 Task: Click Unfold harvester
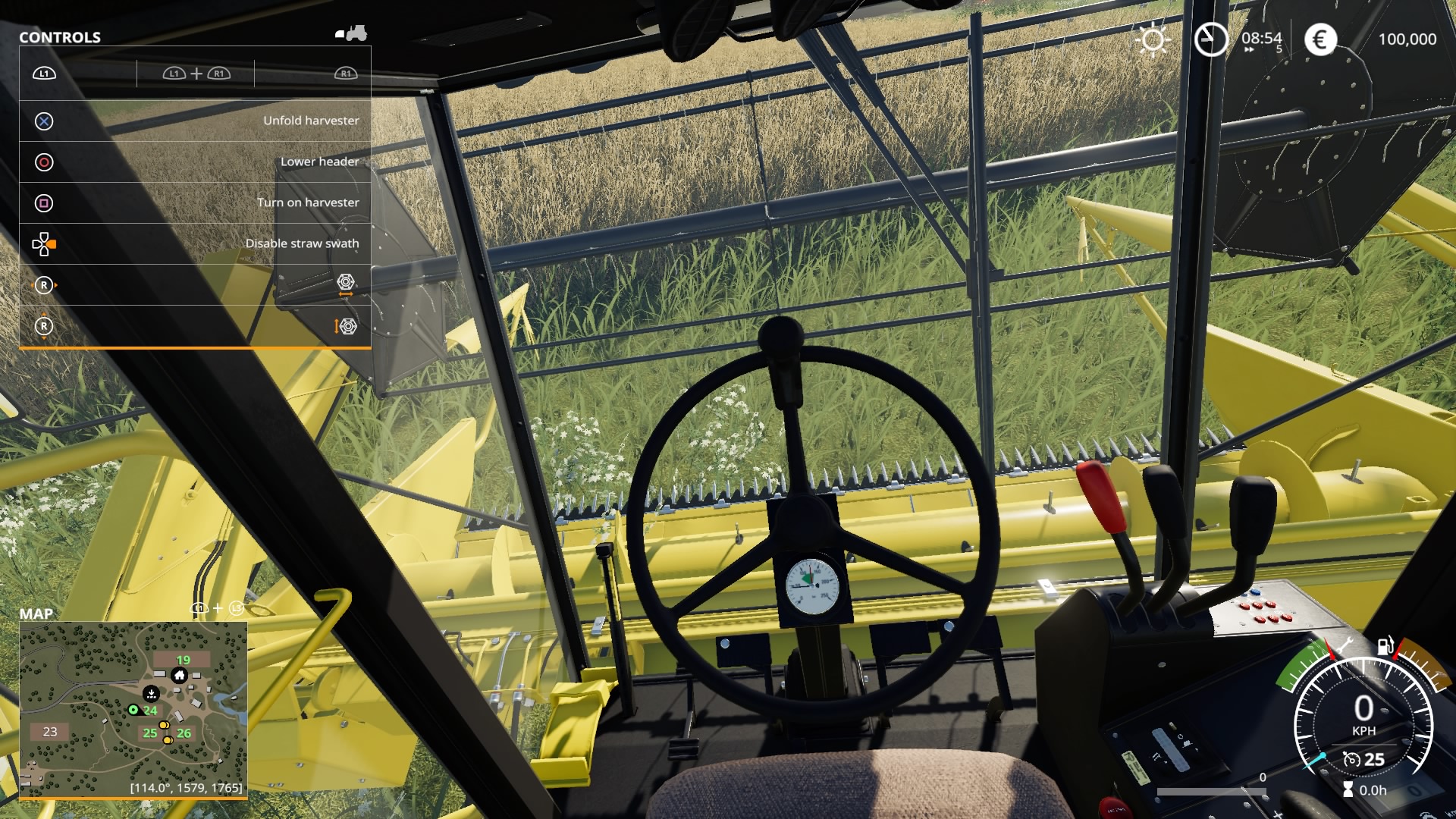312,120
